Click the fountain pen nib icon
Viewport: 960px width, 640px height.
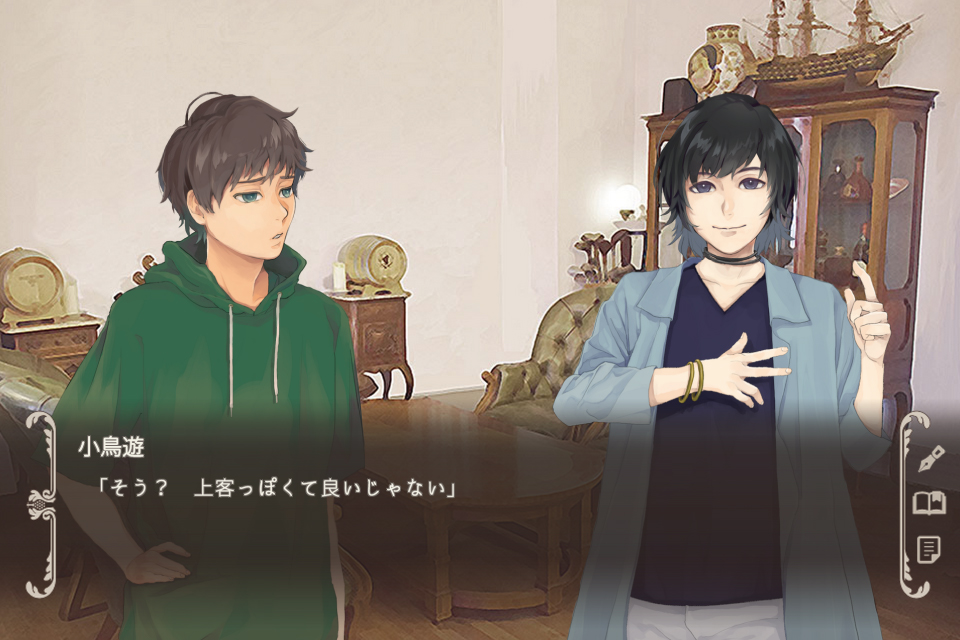[x=931, y=457]
